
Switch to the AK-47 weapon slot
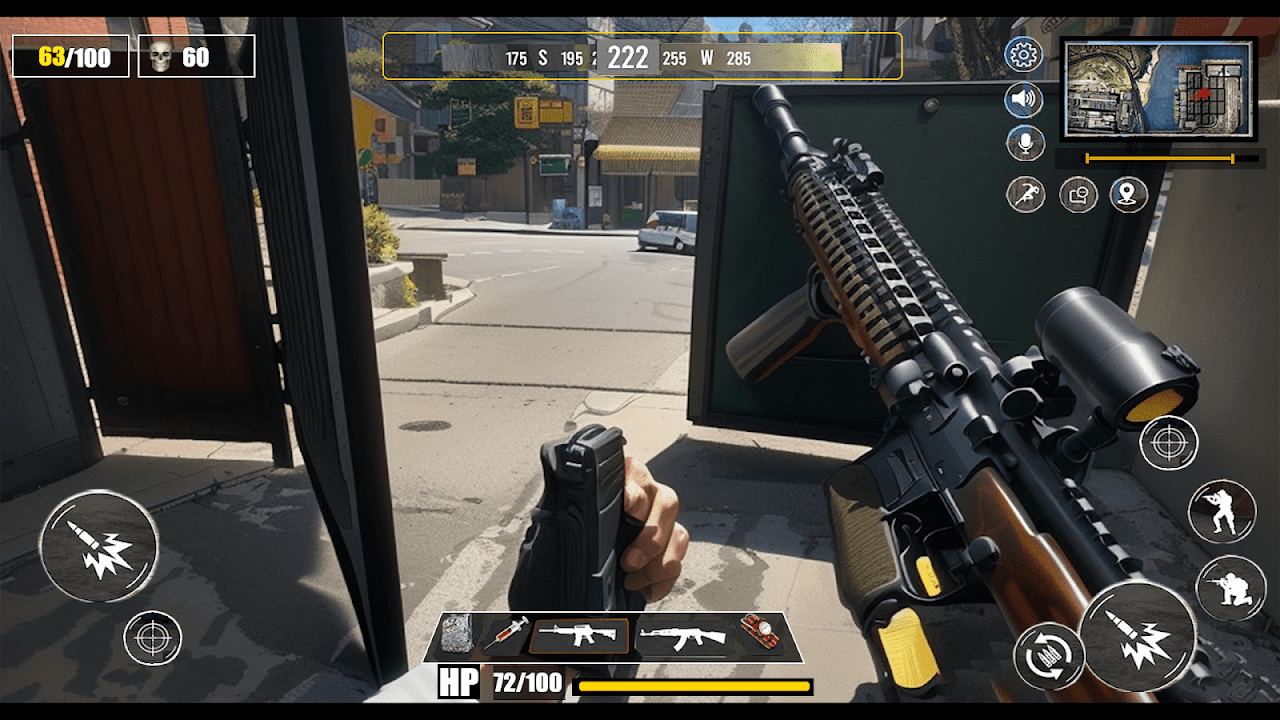click(682, 636)
